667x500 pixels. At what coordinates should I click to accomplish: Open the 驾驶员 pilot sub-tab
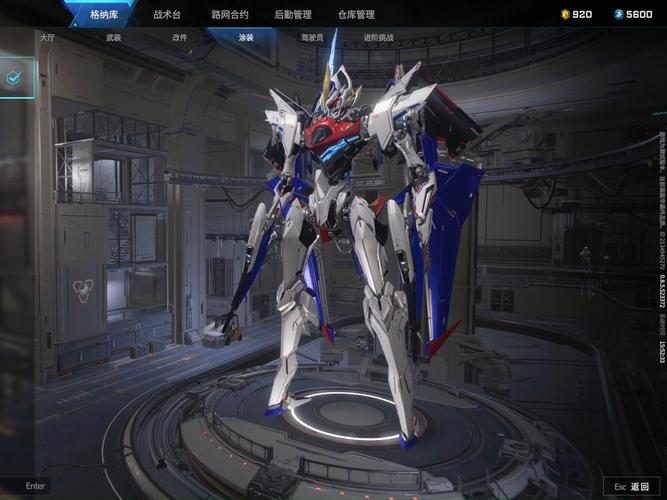(x=312, y=37)
